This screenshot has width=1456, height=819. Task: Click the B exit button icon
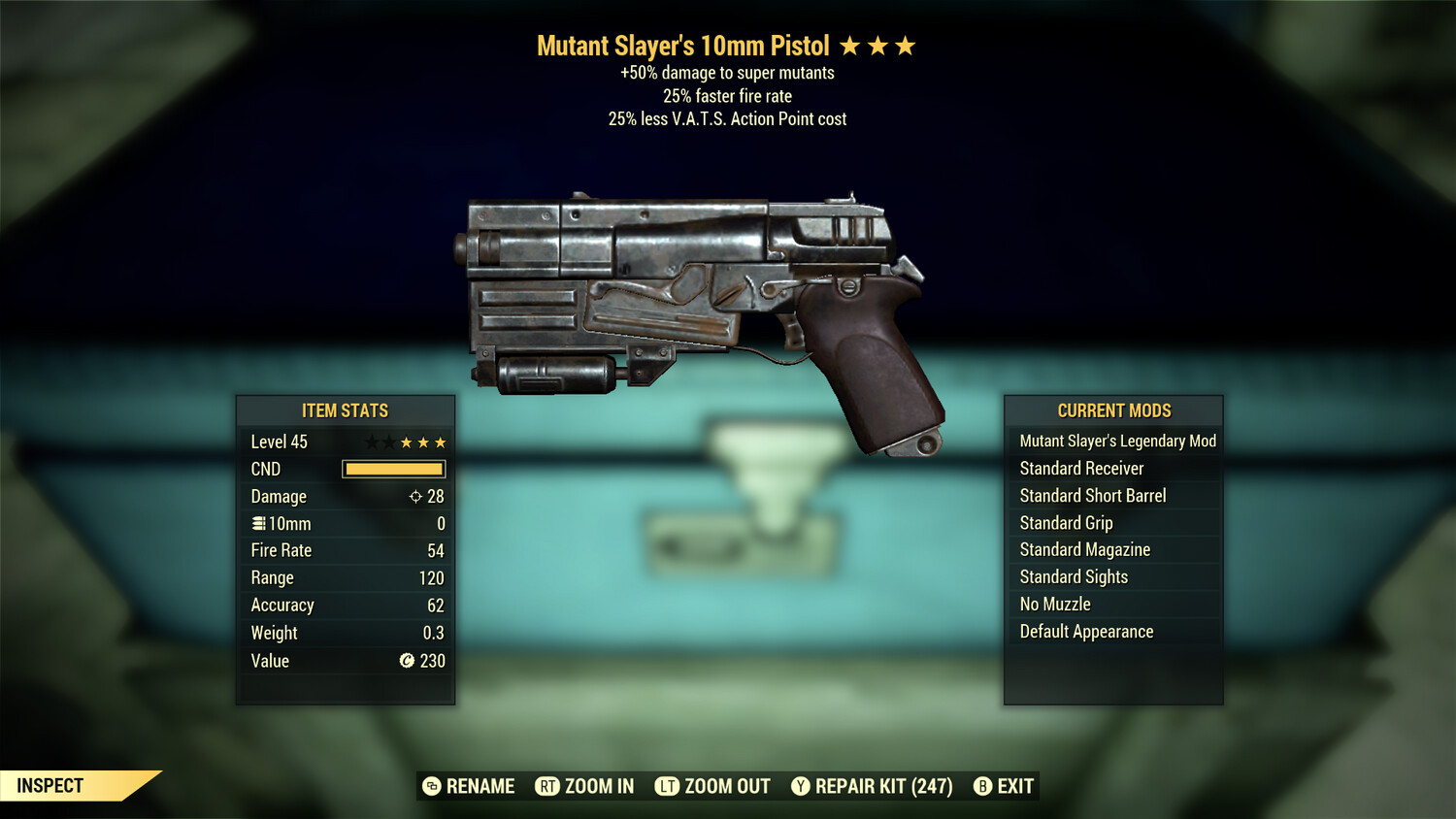pos(982,786)
